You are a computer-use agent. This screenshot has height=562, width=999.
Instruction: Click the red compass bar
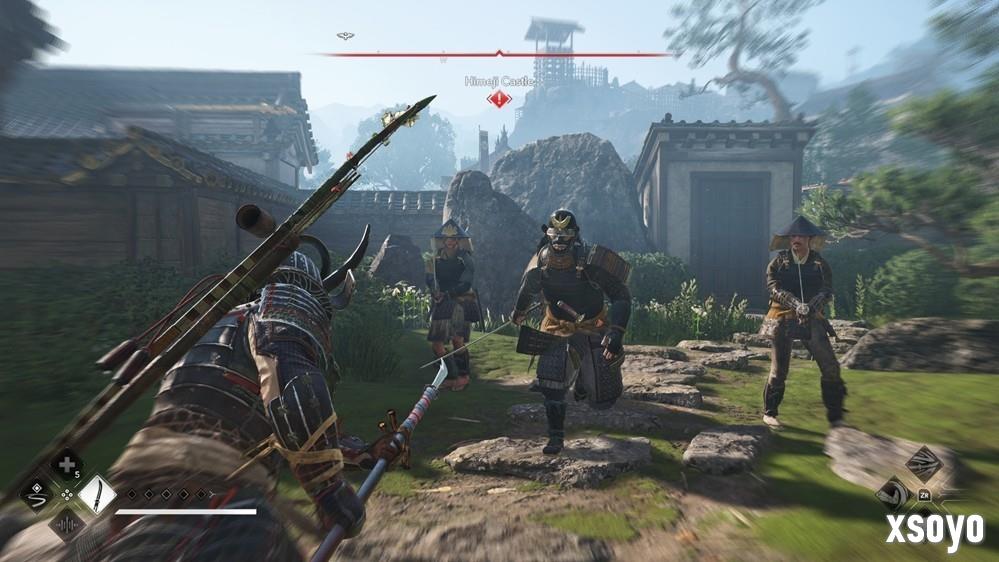[498, 54]
